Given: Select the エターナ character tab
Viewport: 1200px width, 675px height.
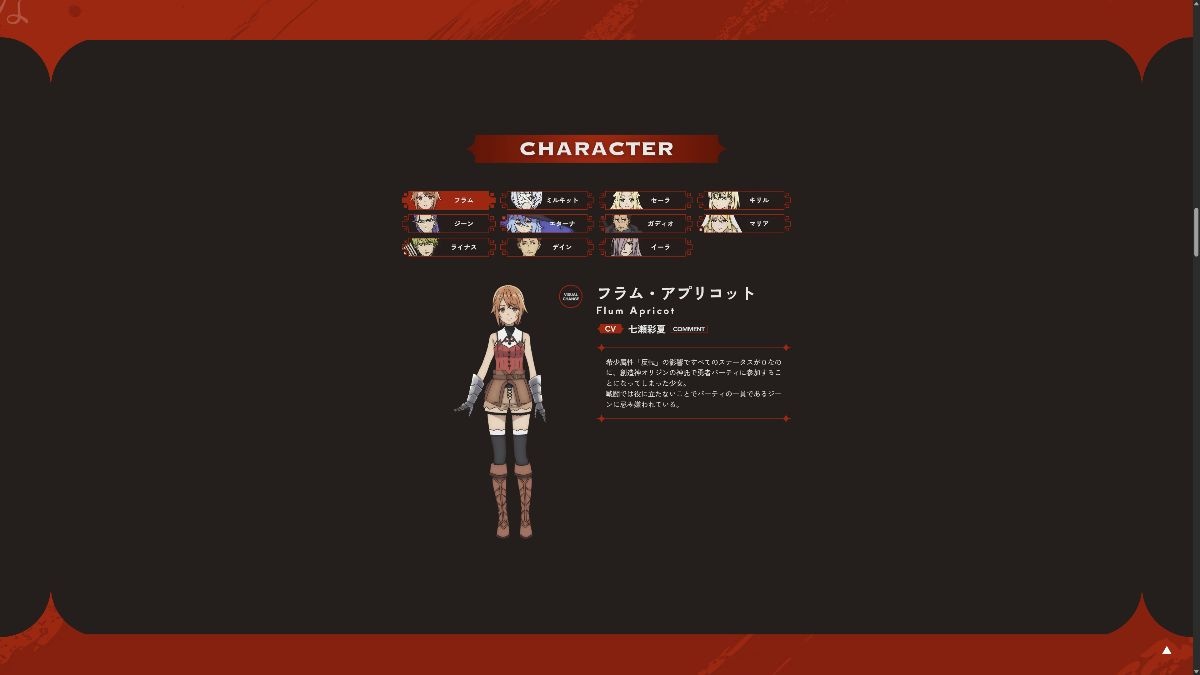Looking at the screenshot, I should pyautogui.click(x=546, y=223).
